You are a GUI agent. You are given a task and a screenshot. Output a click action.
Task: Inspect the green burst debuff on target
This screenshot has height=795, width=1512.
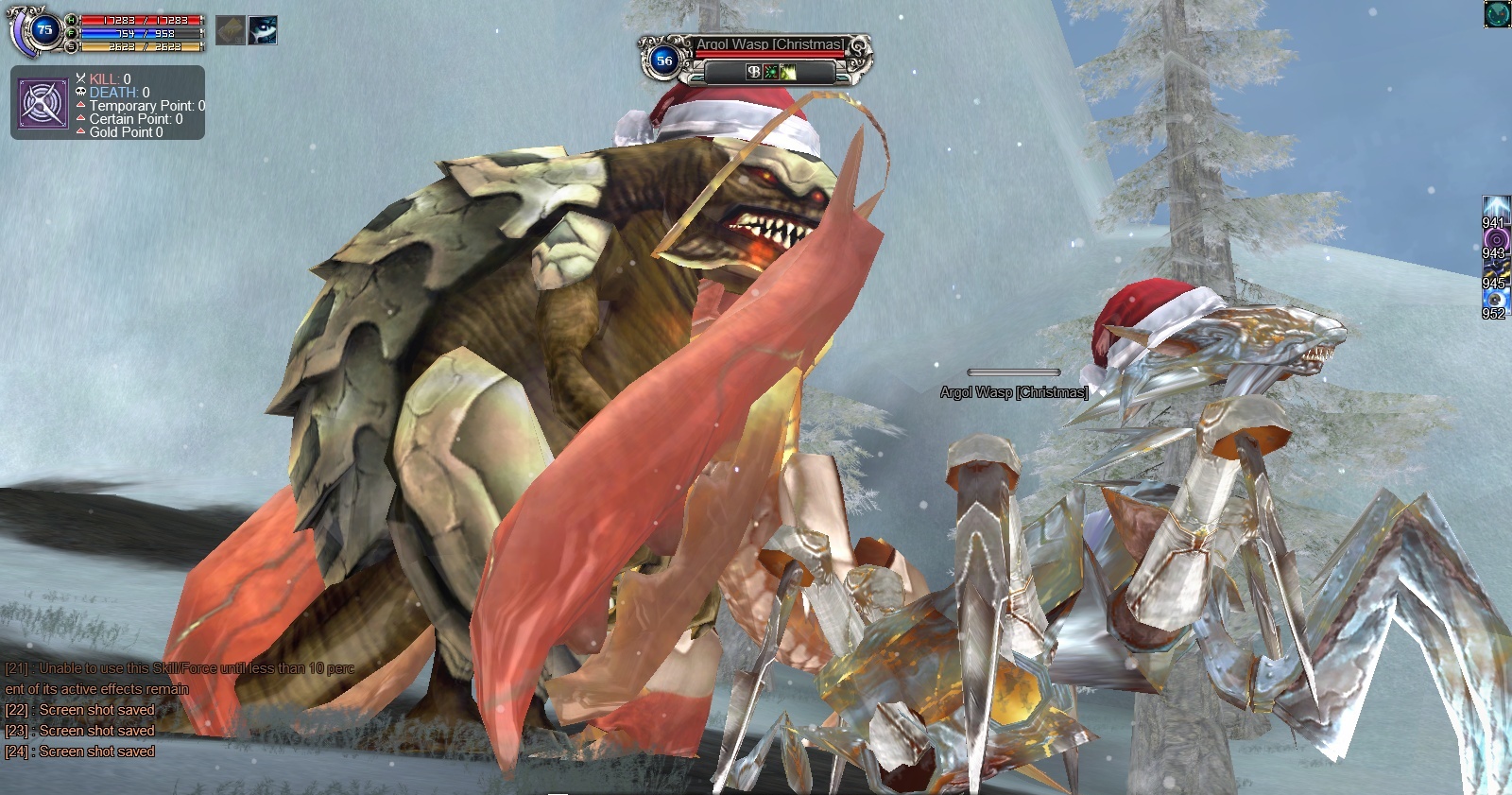tap(770, 72)
